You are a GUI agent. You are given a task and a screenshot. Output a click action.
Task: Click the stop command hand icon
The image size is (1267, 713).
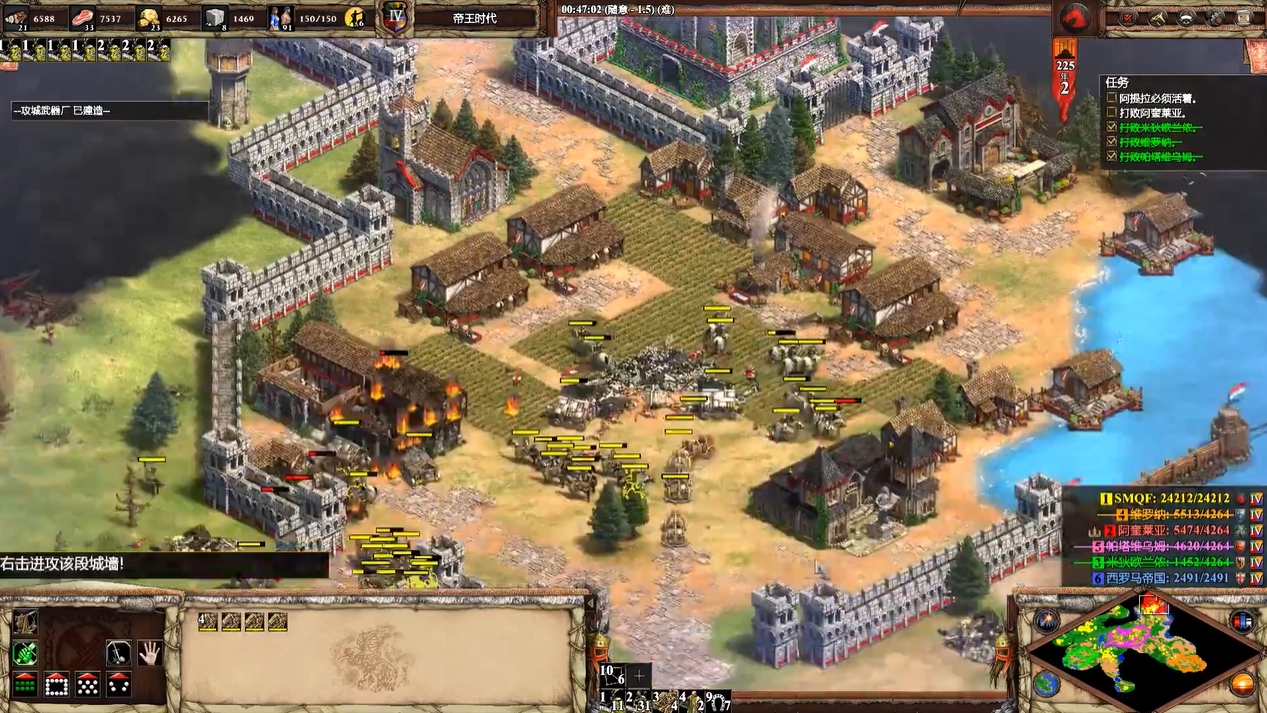click(x=149, y=653)
